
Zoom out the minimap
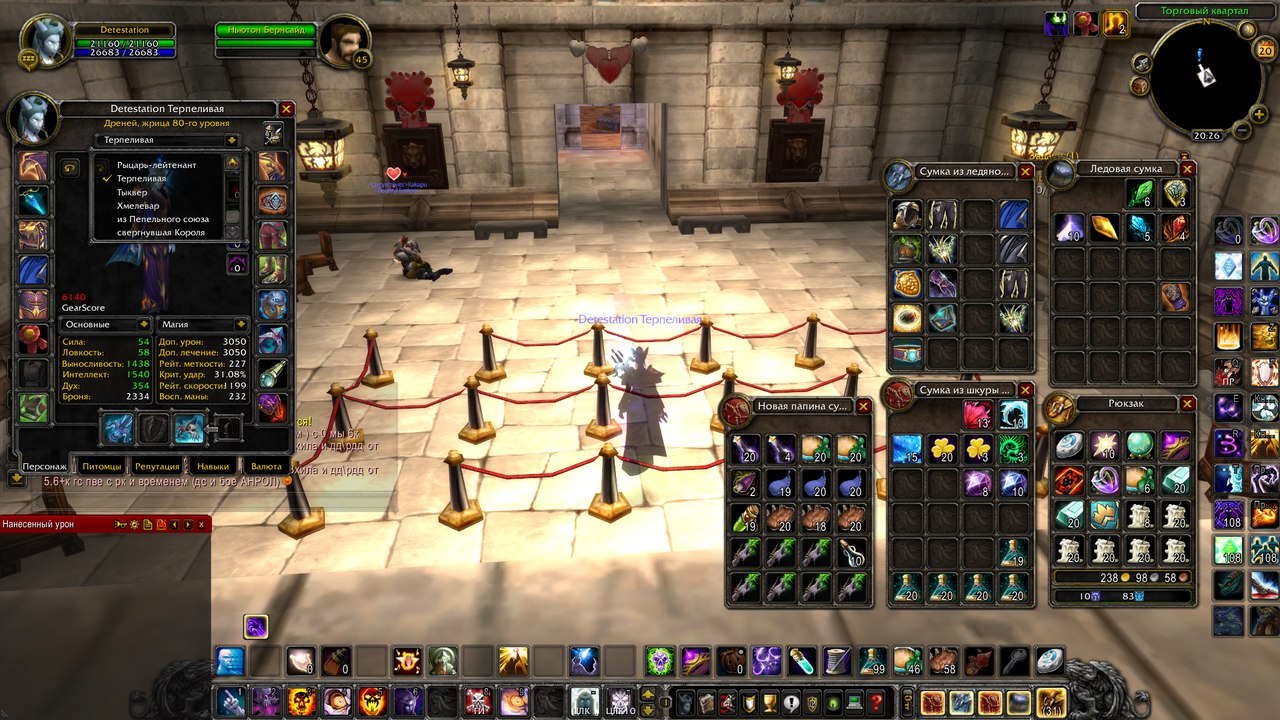point(1243,130)
